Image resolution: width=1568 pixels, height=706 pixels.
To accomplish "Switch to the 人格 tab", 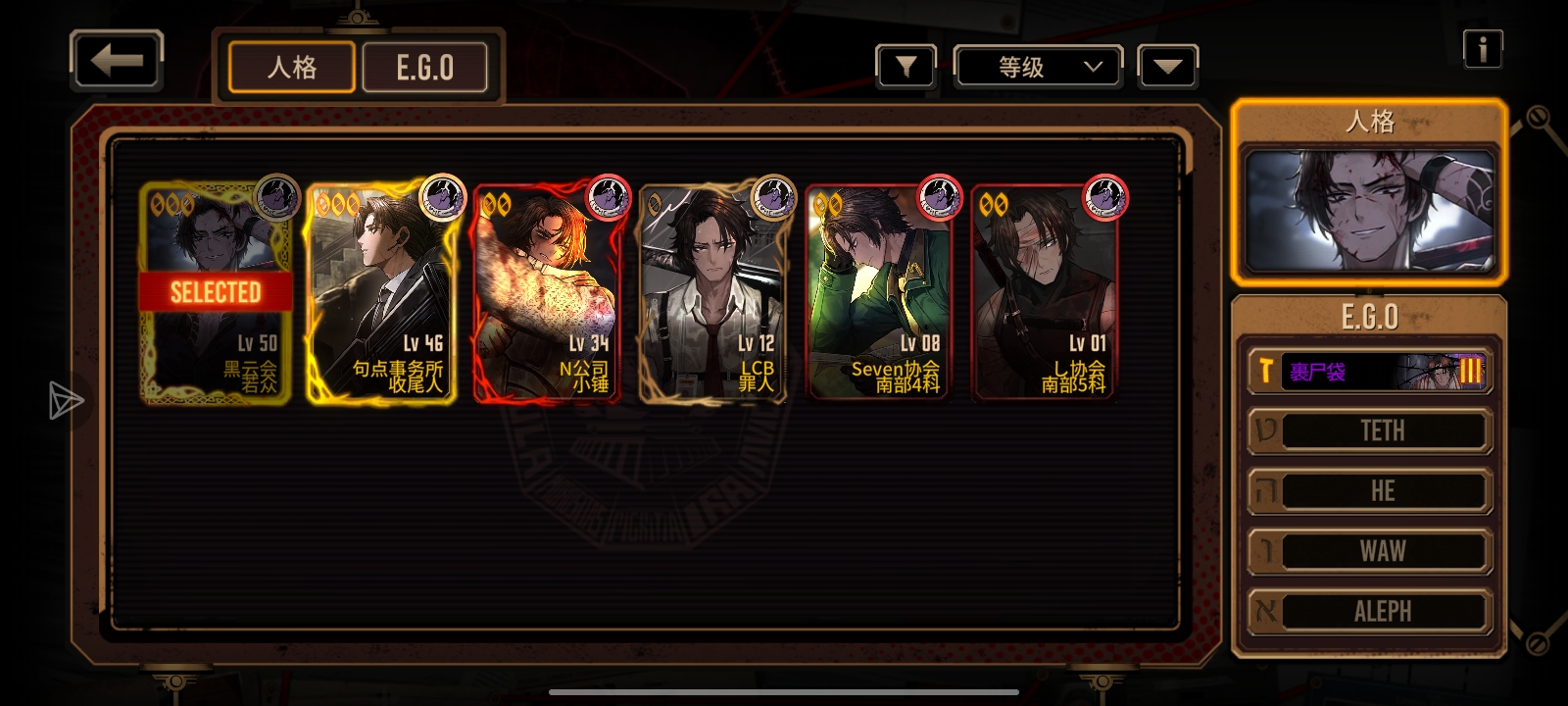I will click(x=292, y=68).
